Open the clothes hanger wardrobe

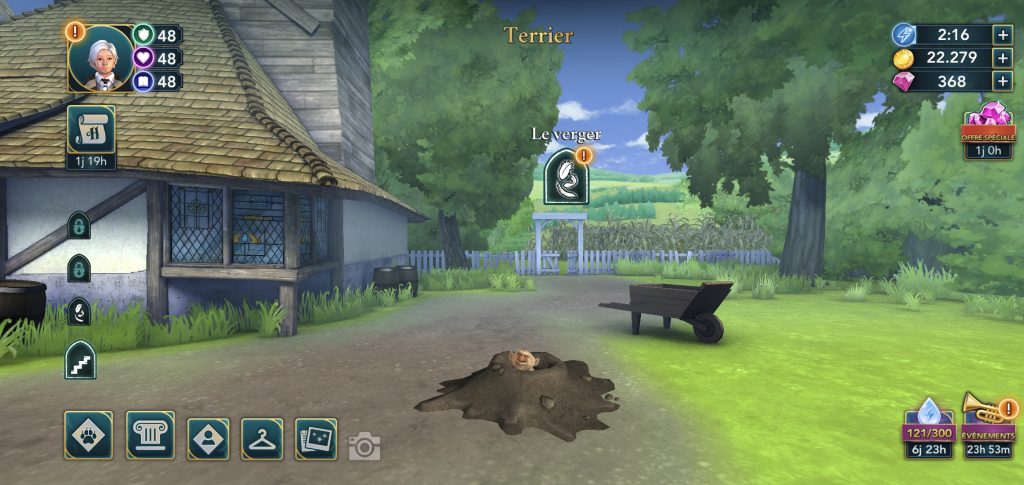tap(262, 438)
